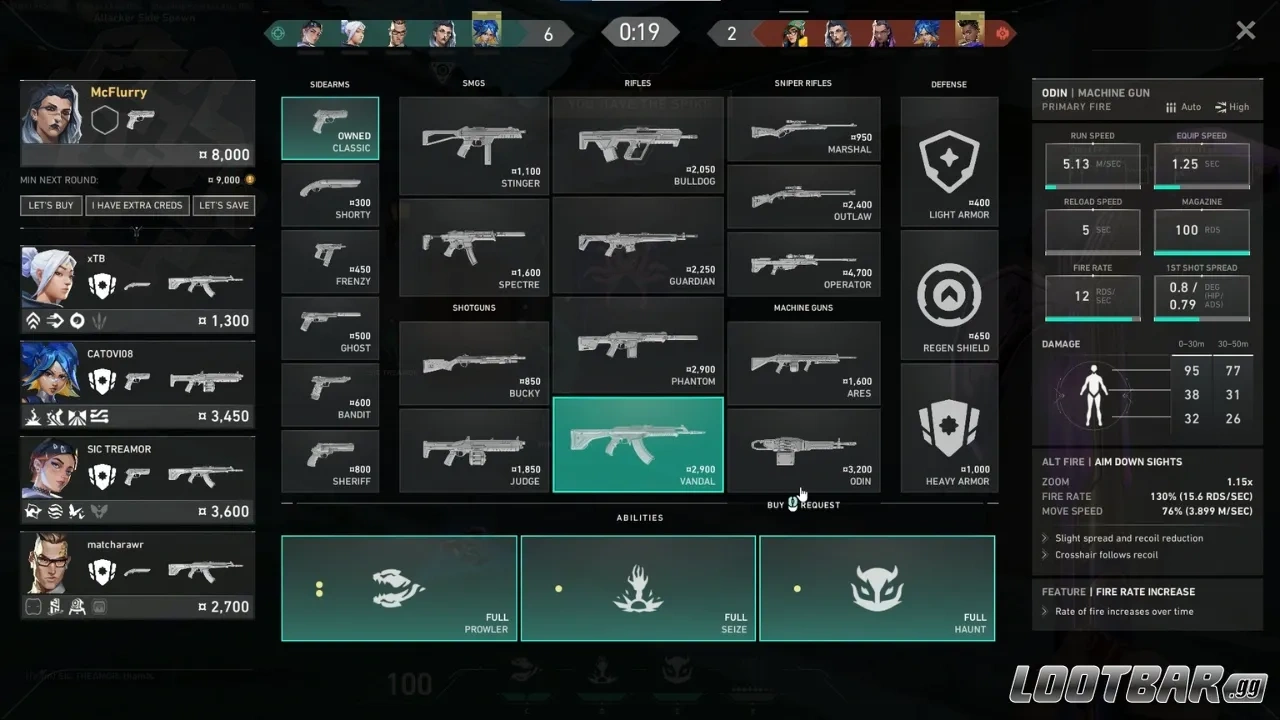Select the Odin machine gun
The image size is (1280, 720).
tap(804, 450)
